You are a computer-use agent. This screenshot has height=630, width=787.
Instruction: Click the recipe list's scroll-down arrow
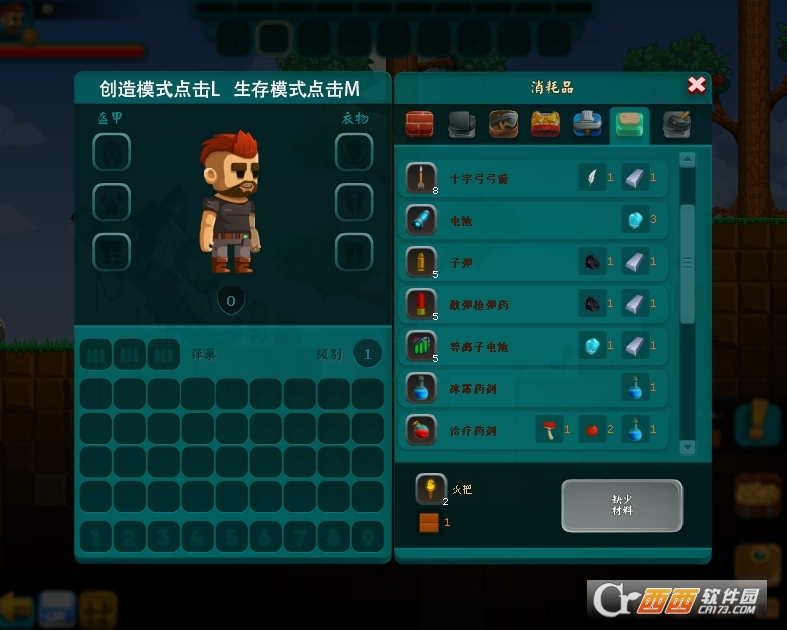click(687, 447)
